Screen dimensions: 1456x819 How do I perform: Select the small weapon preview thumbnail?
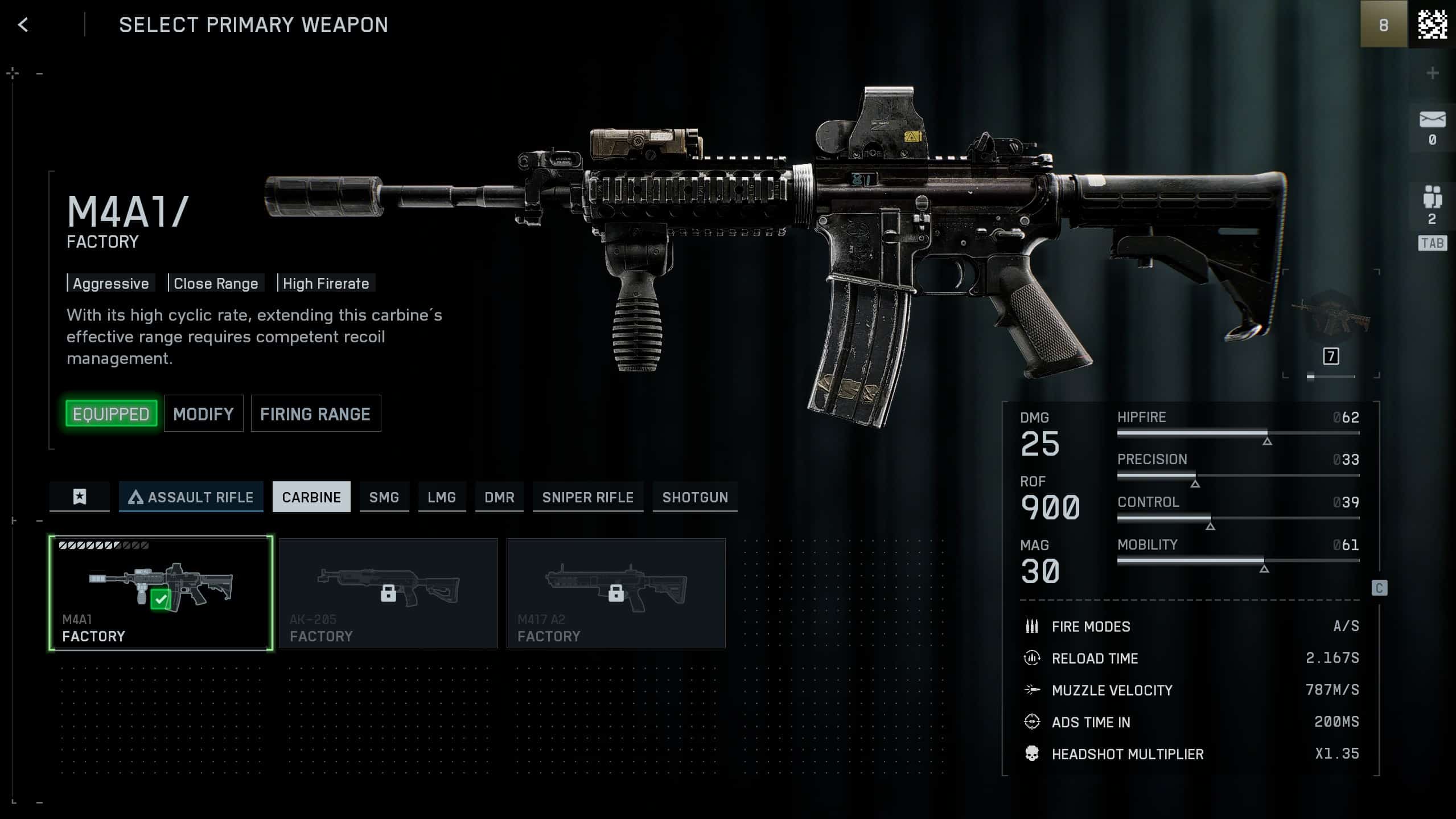point(1331,320)
